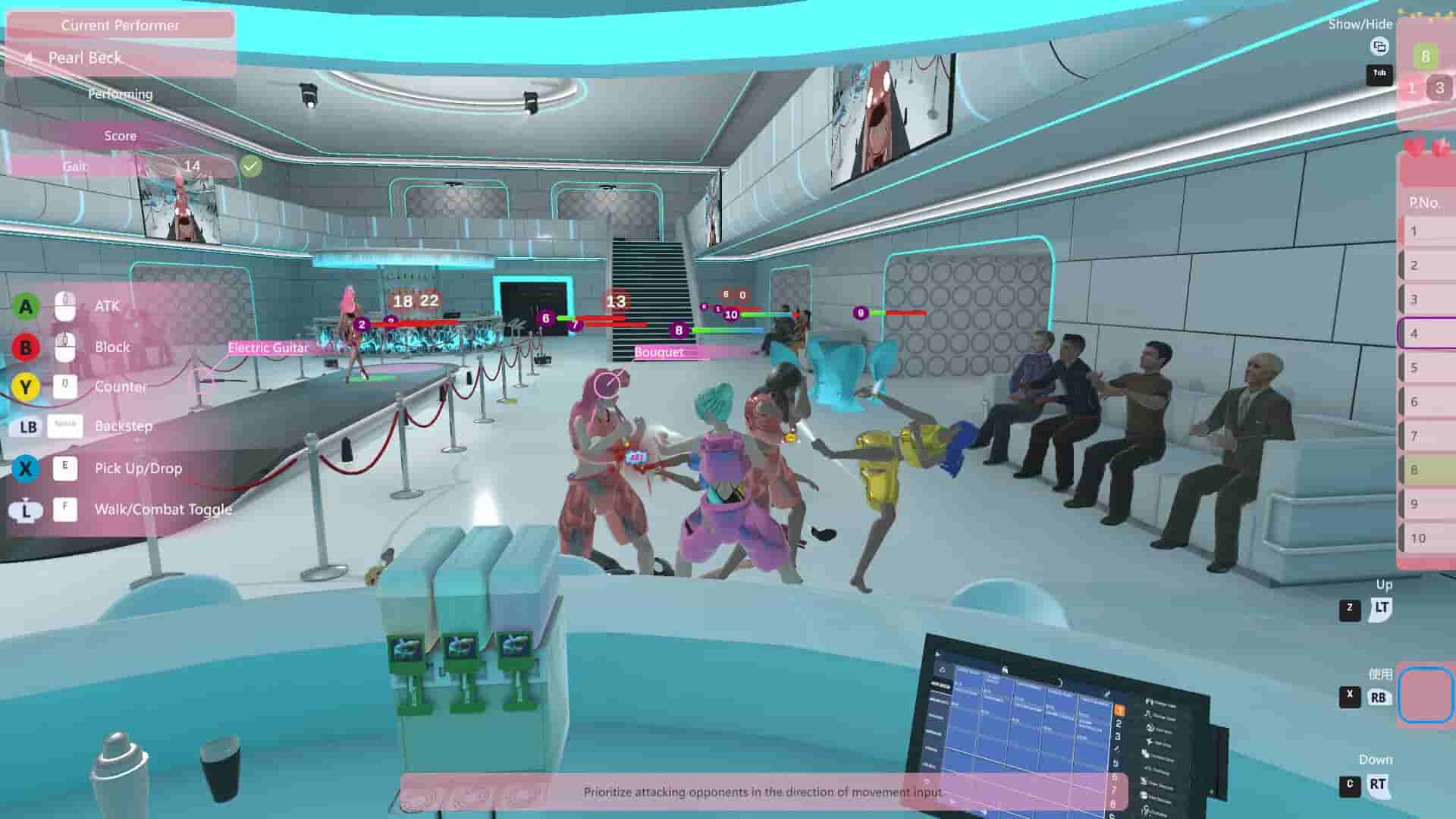This screenshot has width=1456, height=819.
Task: Expand the P.No. player list panel
Action: (x=1426, y=202)
